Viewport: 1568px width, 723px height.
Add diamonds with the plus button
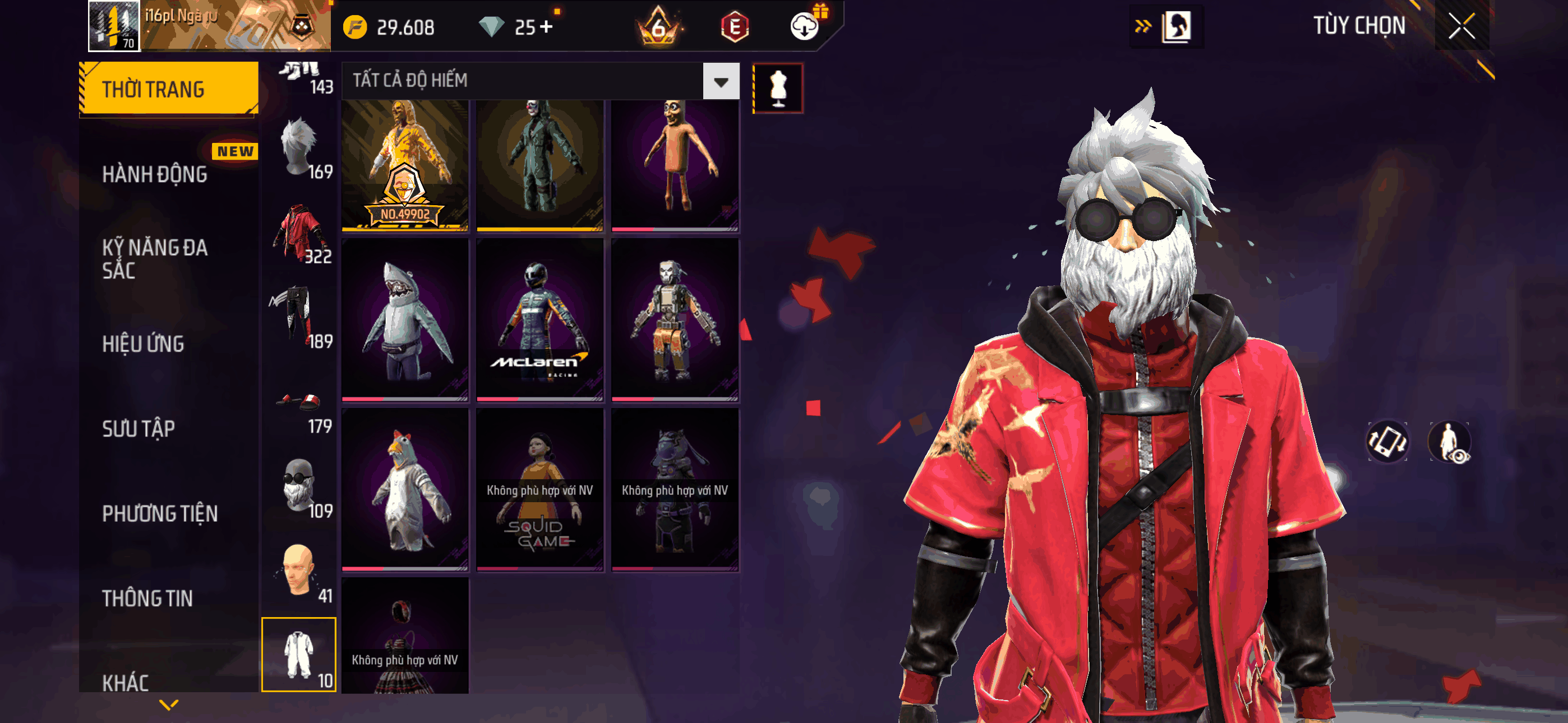[546, 27]
